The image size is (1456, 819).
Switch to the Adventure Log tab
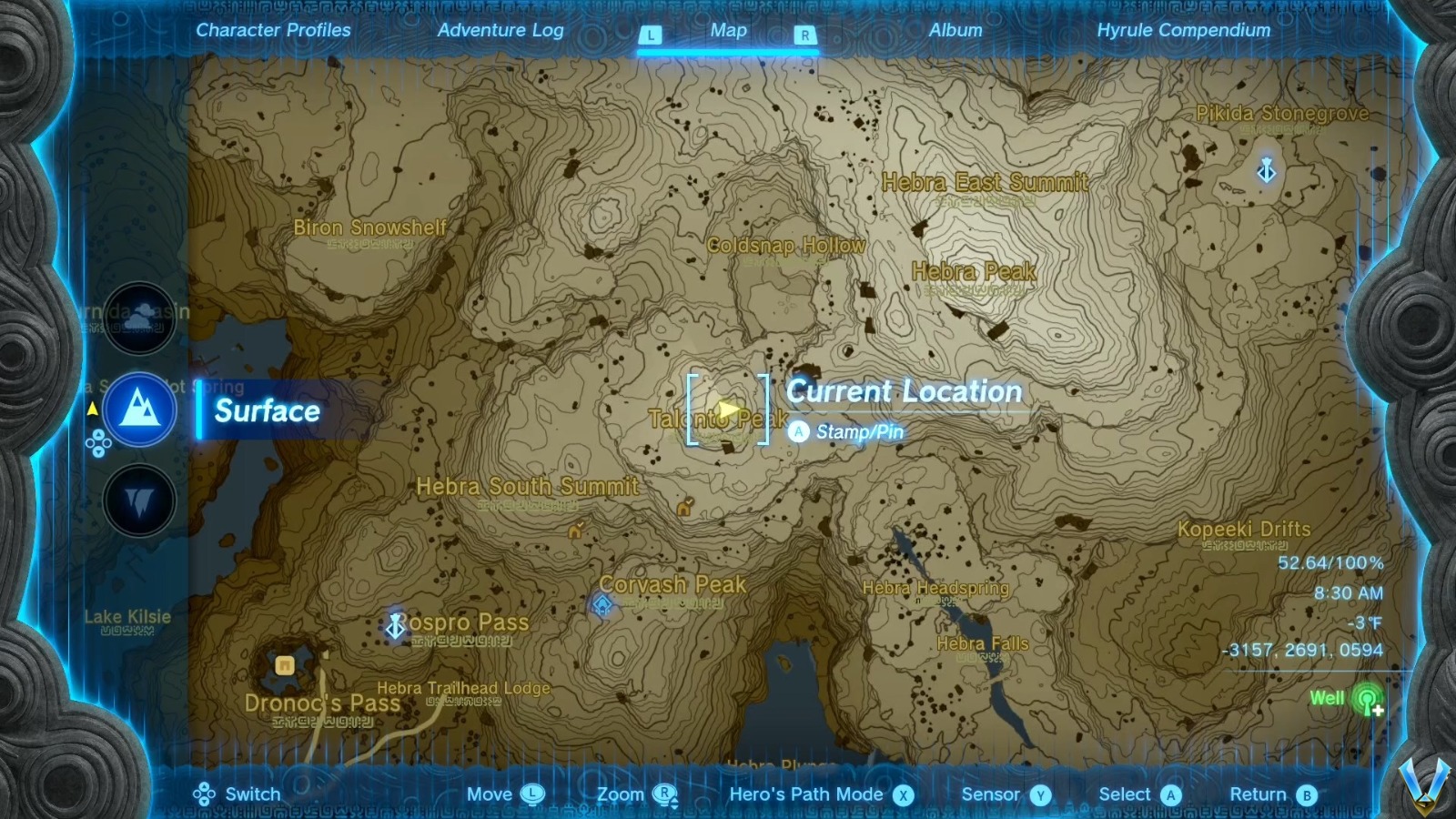click(x=501, y=29)
